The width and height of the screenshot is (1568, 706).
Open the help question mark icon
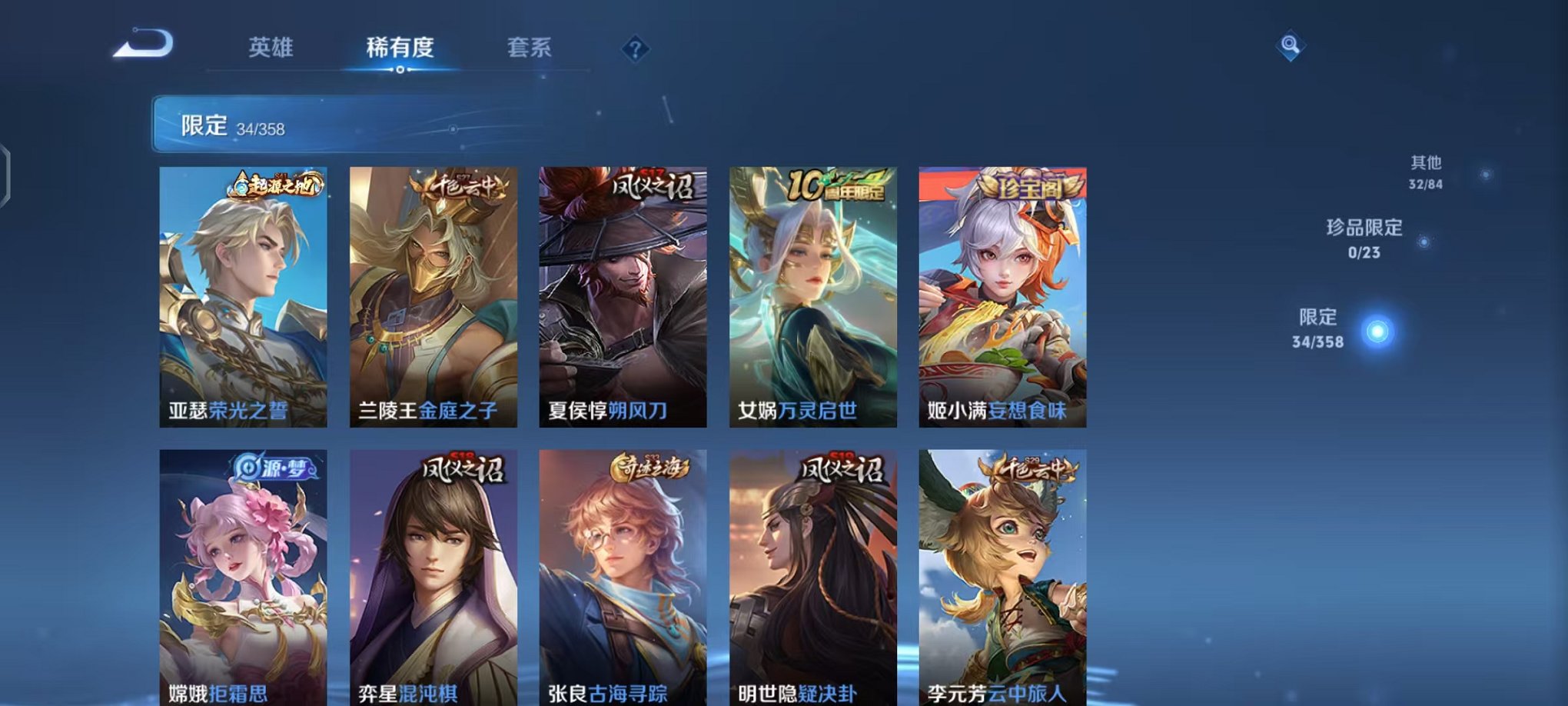[635, 50]
